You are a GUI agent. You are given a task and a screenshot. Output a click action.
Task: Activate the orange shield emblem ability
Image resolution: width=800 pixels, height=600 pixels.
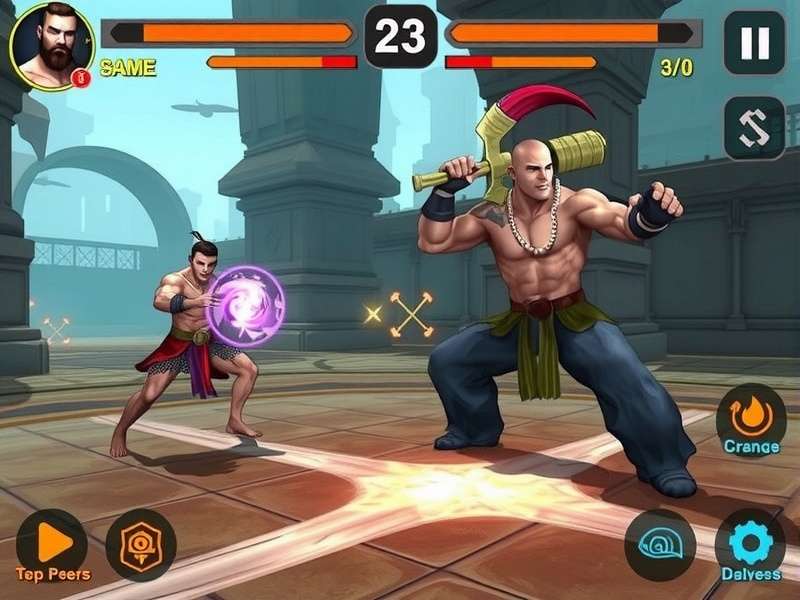click(141, 545)
